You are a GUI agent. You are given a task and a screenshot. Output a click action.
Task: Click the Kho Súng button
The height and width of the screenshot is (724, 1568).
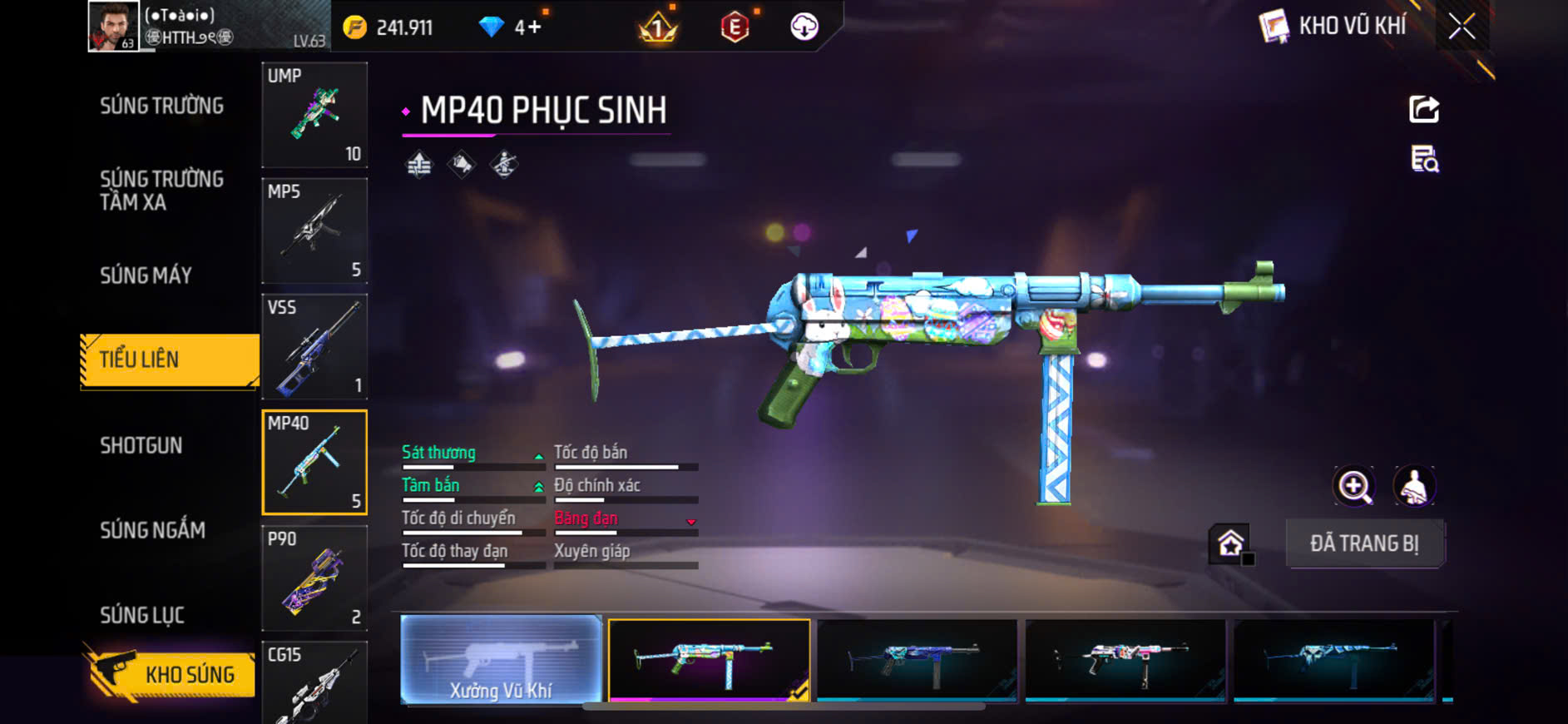[x=171, y=673]
